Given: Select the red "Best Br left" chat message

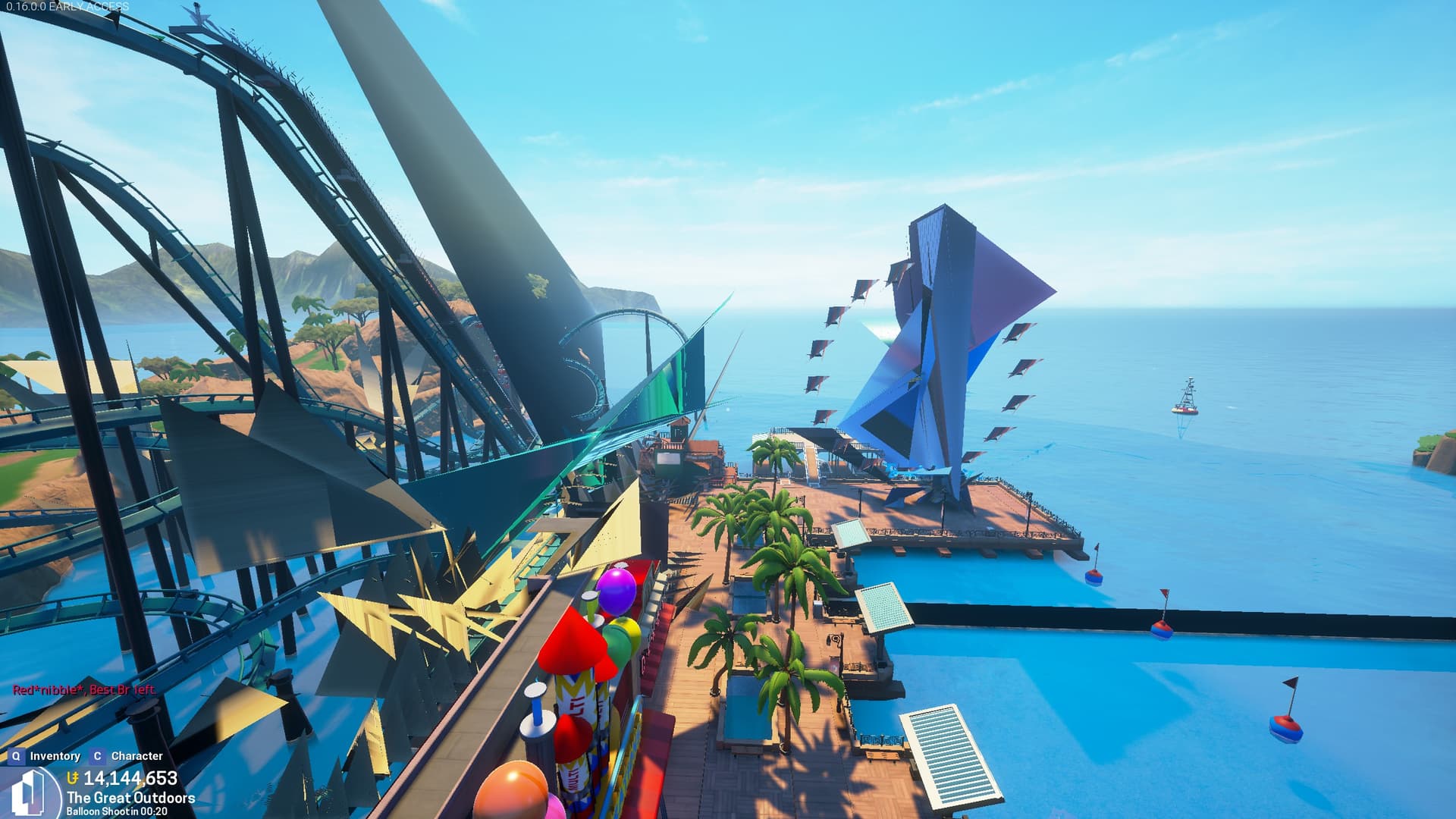Looking at the screenshot, I should pyautogui.click(x=84, y=690).
